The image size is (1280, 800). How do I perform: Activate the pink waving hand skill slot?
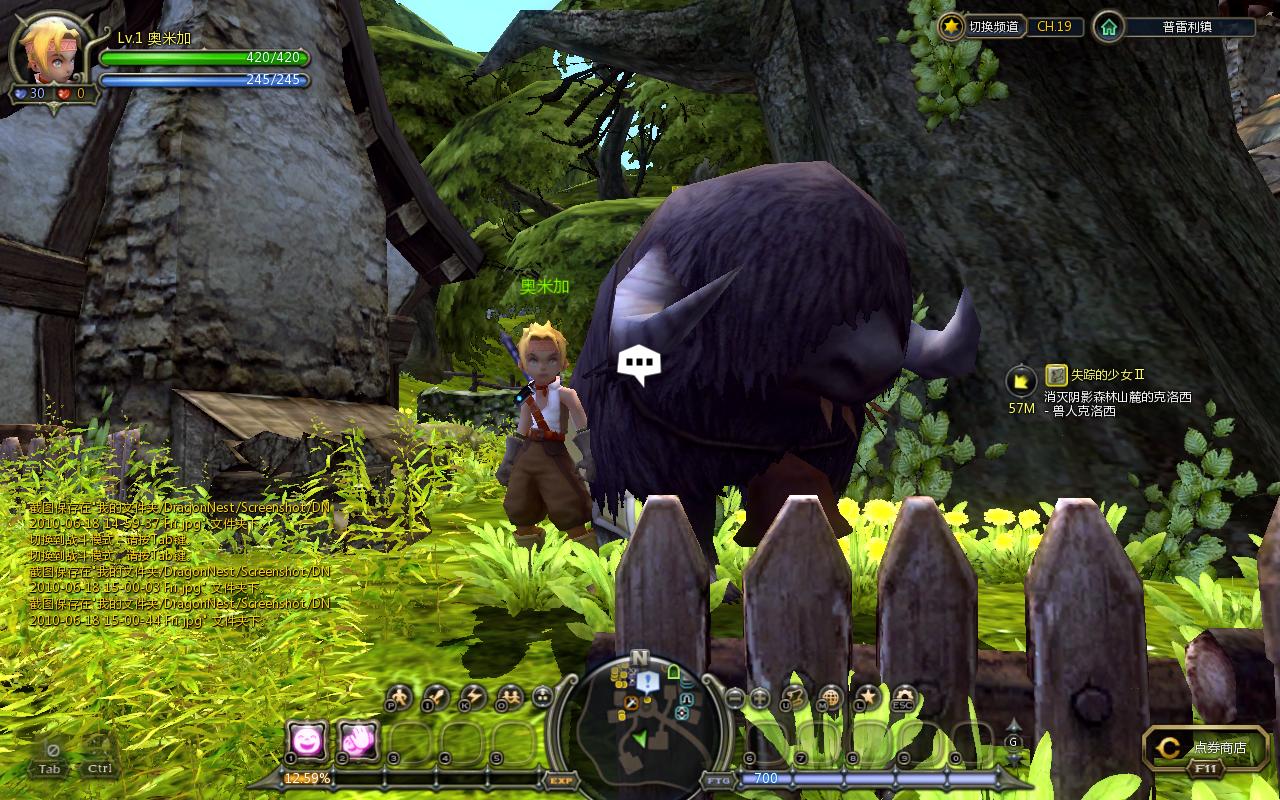coord(358,741)
